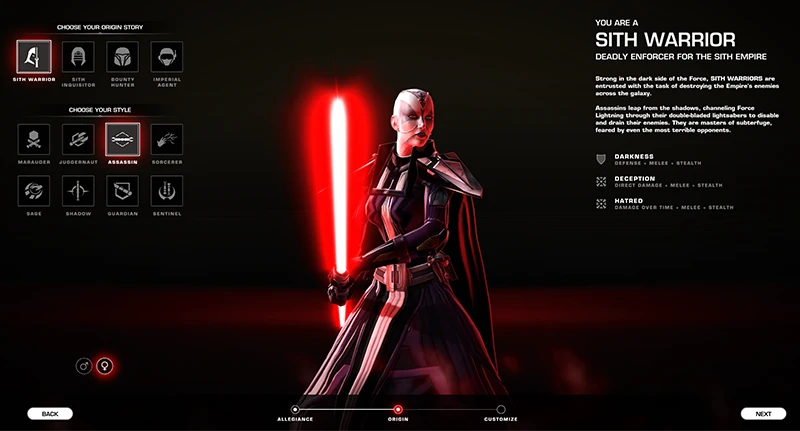The image size is (800, 431).
Task: Choose the Sith Inquisitor origin story
Action: [x=78, y=56]
